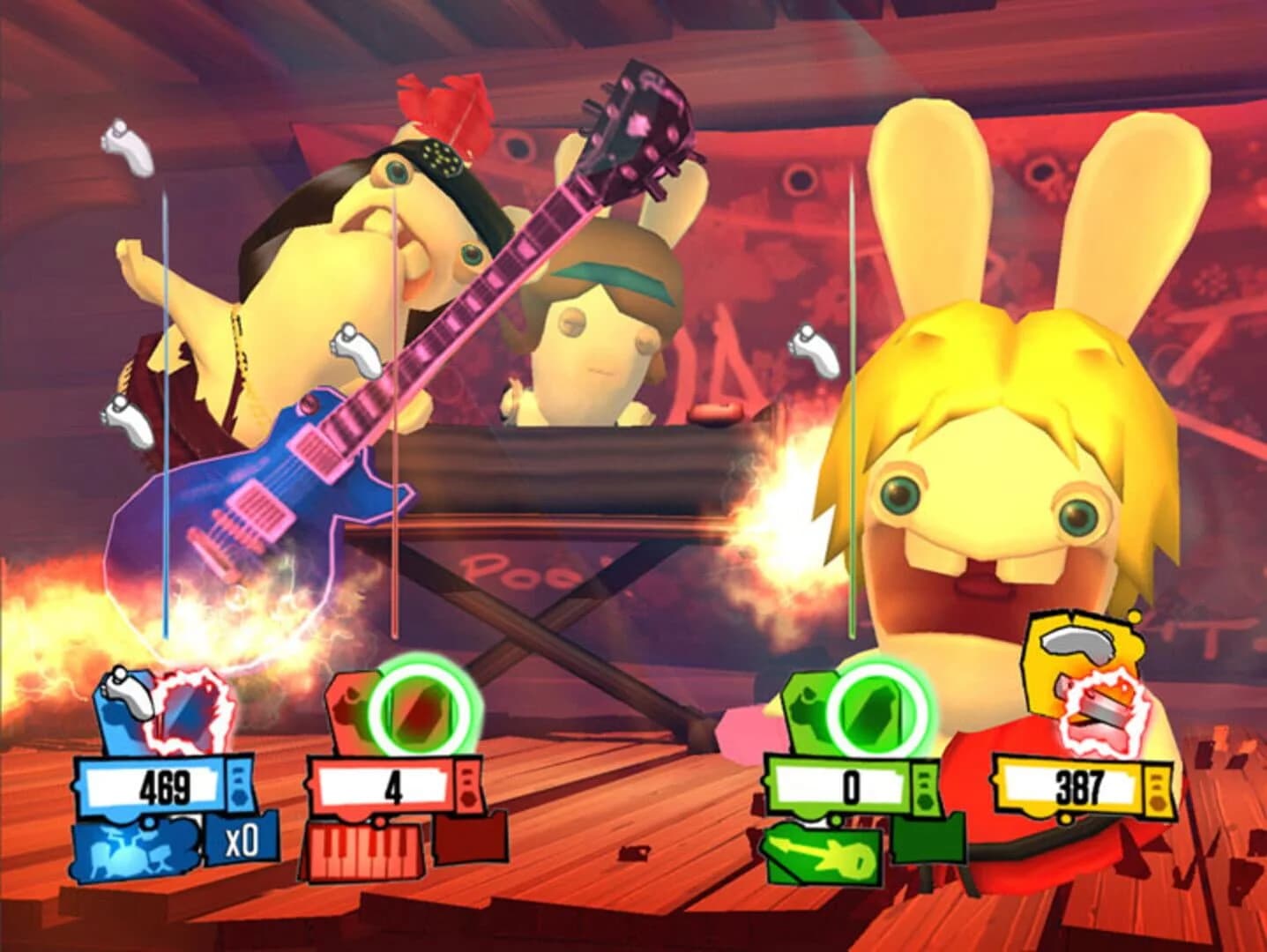The height and width of the screenshot is (952, 1267).
Task: Switch to the blue player's score tab
Action: (x=163, y=785)
